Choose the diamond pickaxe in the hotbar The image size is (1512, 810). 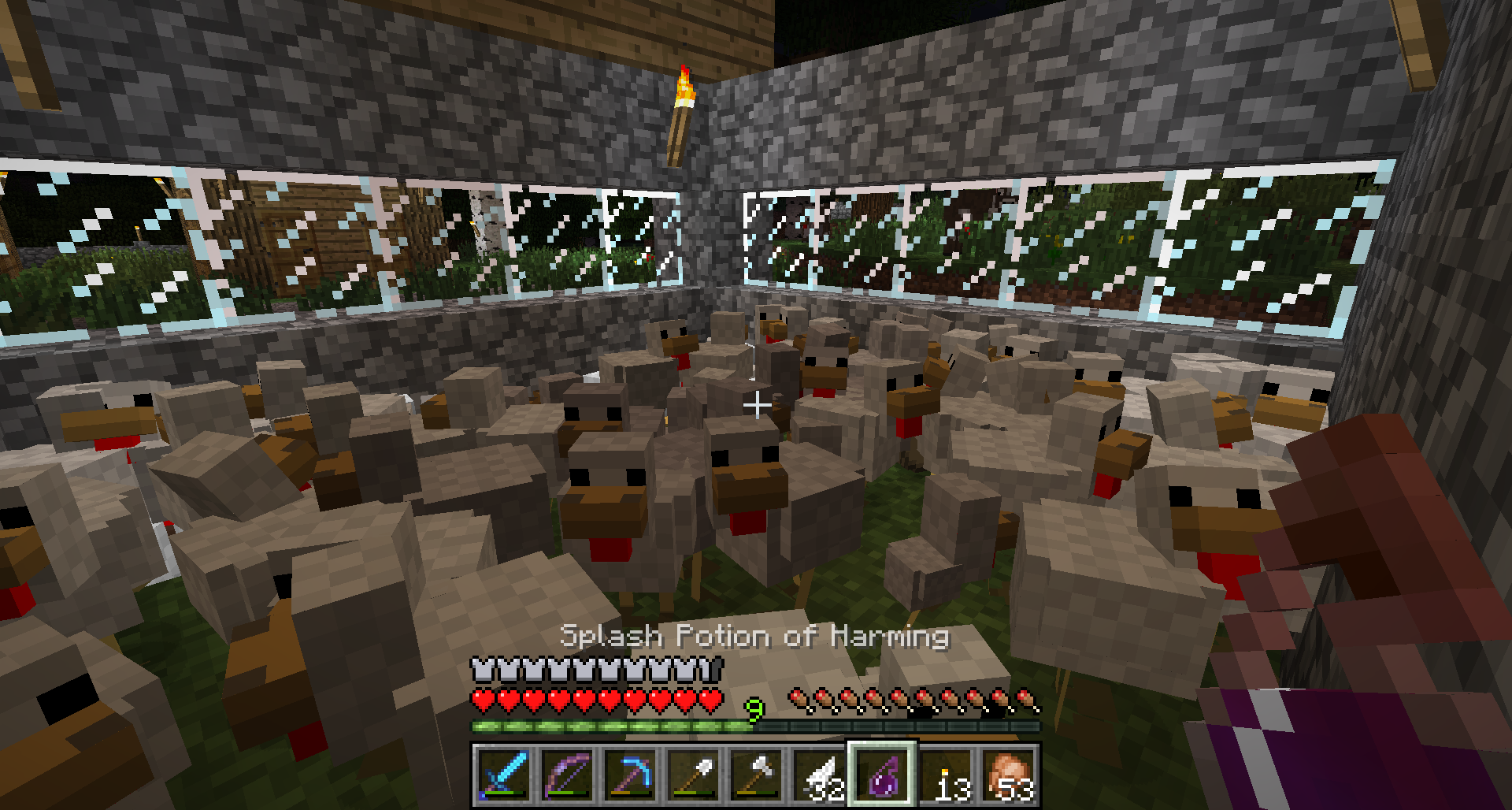630,775
